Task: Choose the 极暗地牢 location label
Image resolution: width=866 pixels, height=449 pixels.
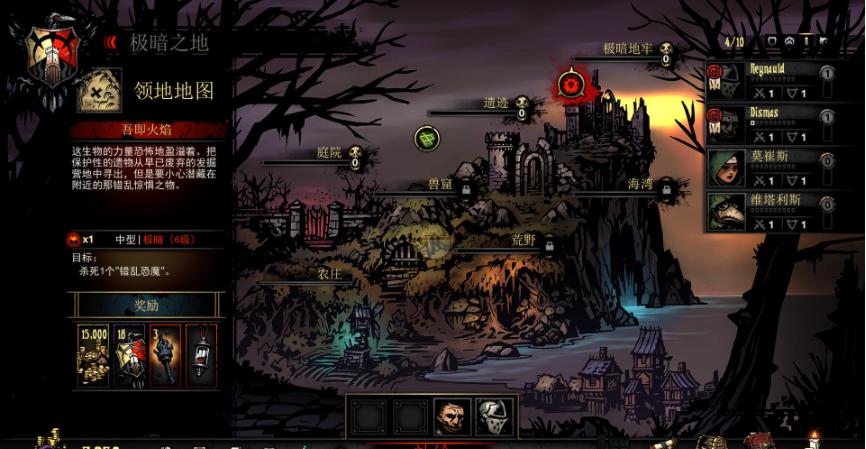Action: pyautogui.click(x=628, y=49)
